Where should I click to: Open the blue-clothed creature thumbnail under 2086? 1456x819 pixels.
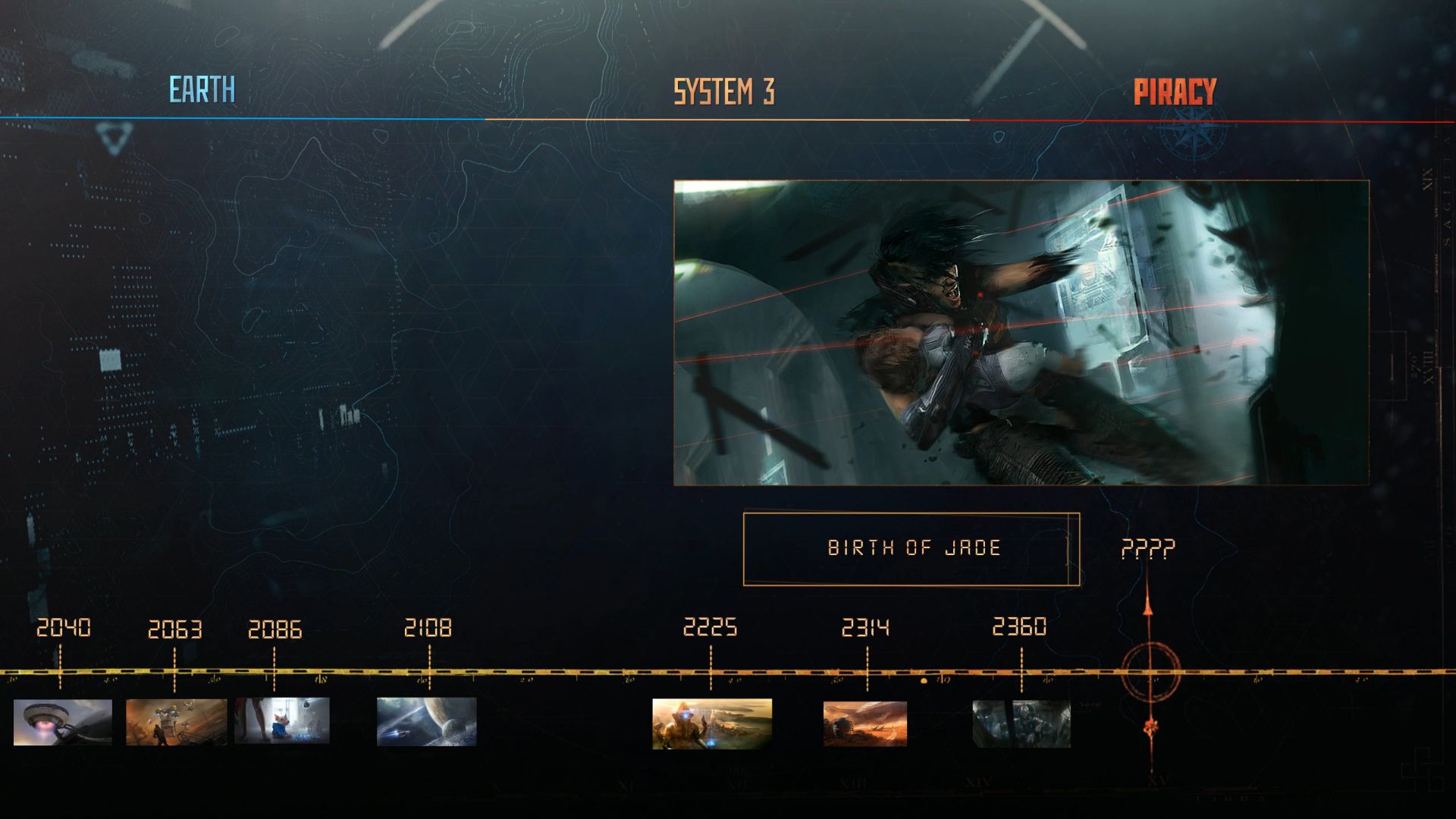coord(282,720)
